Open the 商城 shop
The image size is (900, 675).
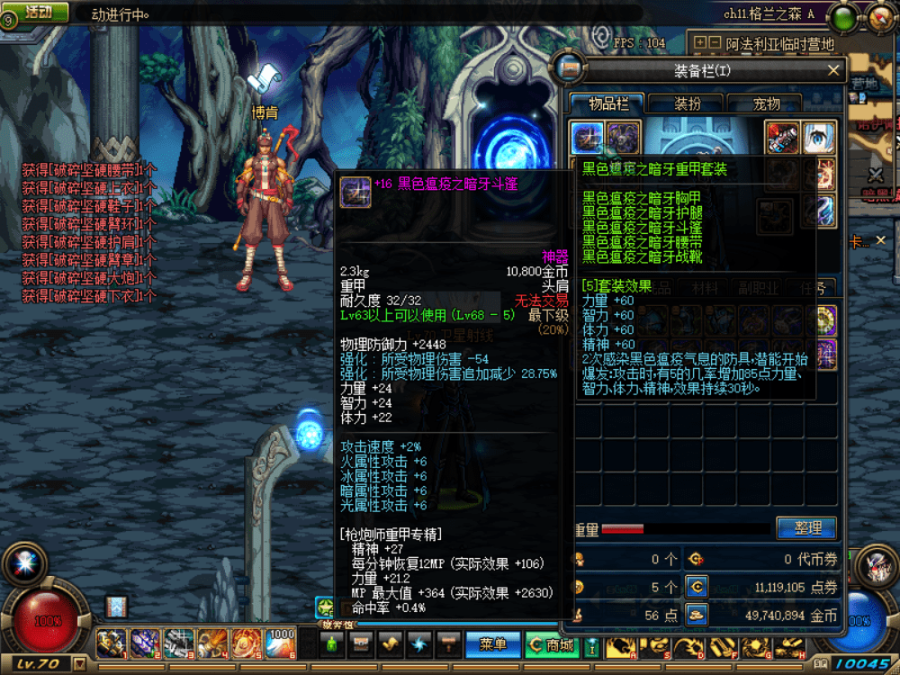[552, 645]
